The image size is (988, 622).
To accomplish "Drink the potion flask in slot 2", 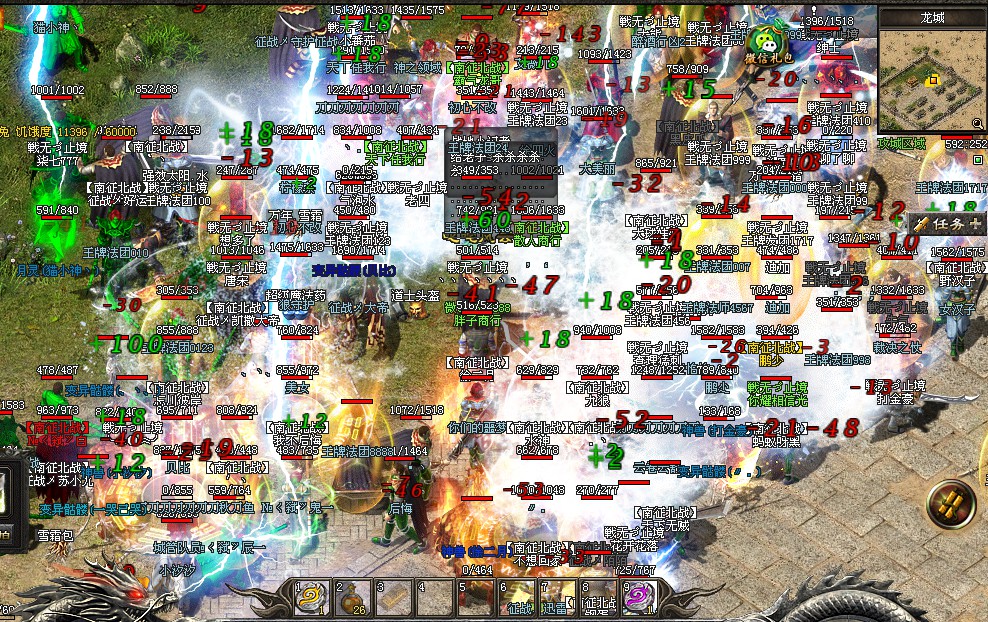I will (x=352, y=598).
